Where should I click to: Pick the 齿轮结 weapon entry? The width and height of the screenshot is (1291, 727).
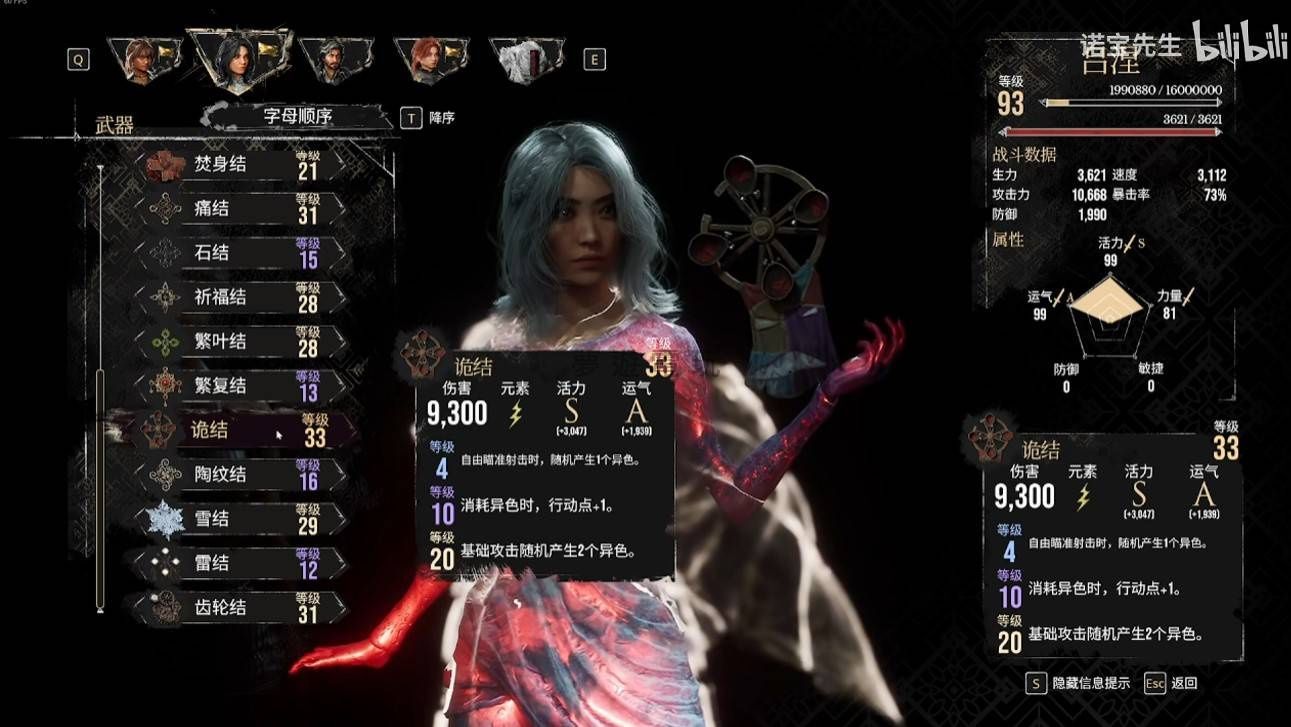pyautogui.click(x=240, y=607)
